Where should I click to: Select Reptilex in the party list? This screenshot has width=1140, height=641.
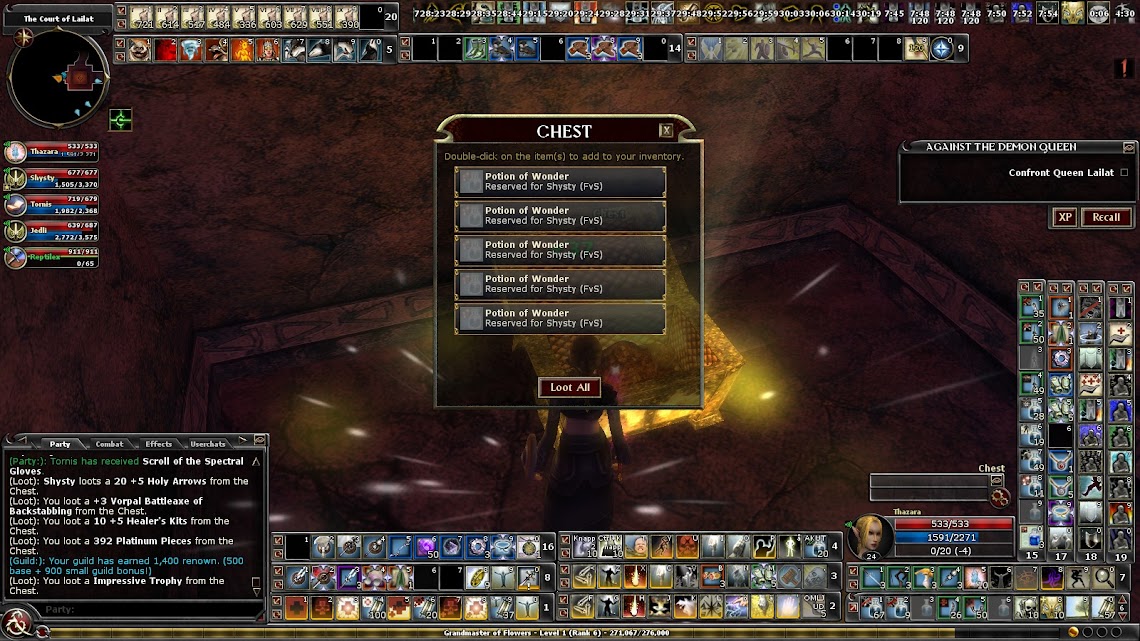[15, 257]
